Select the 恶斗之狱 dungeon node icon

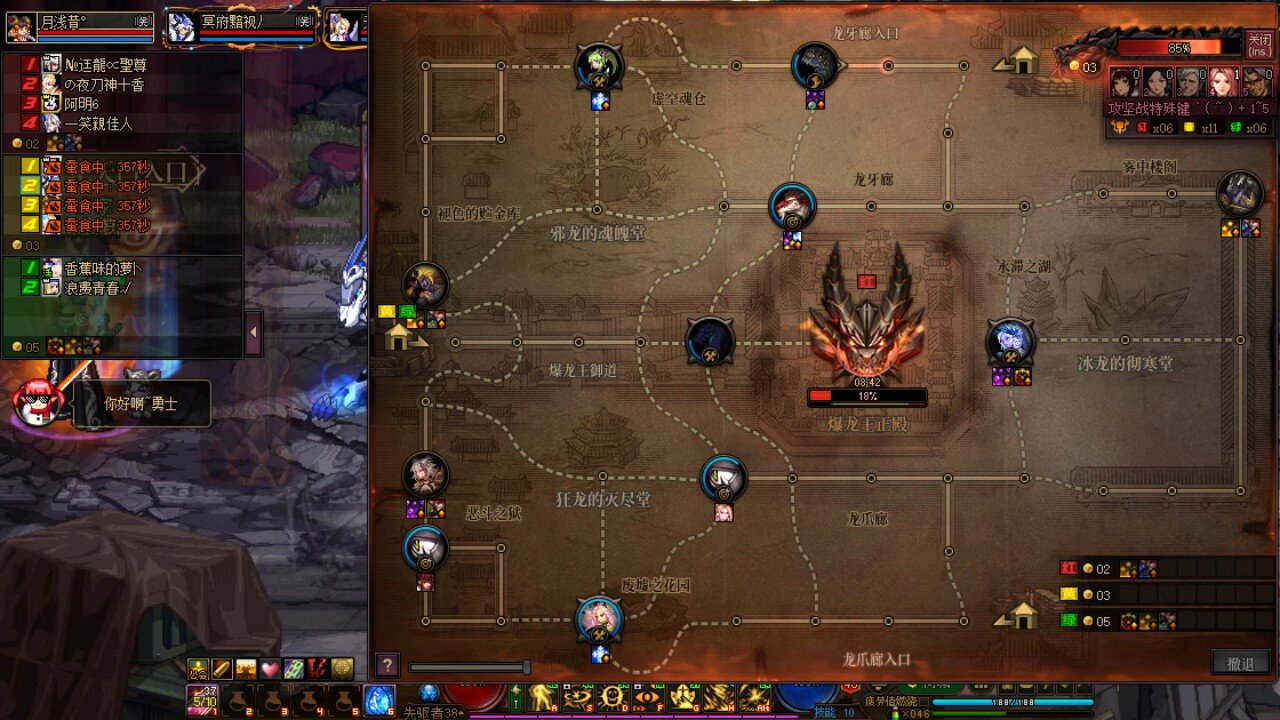point(427,475)
